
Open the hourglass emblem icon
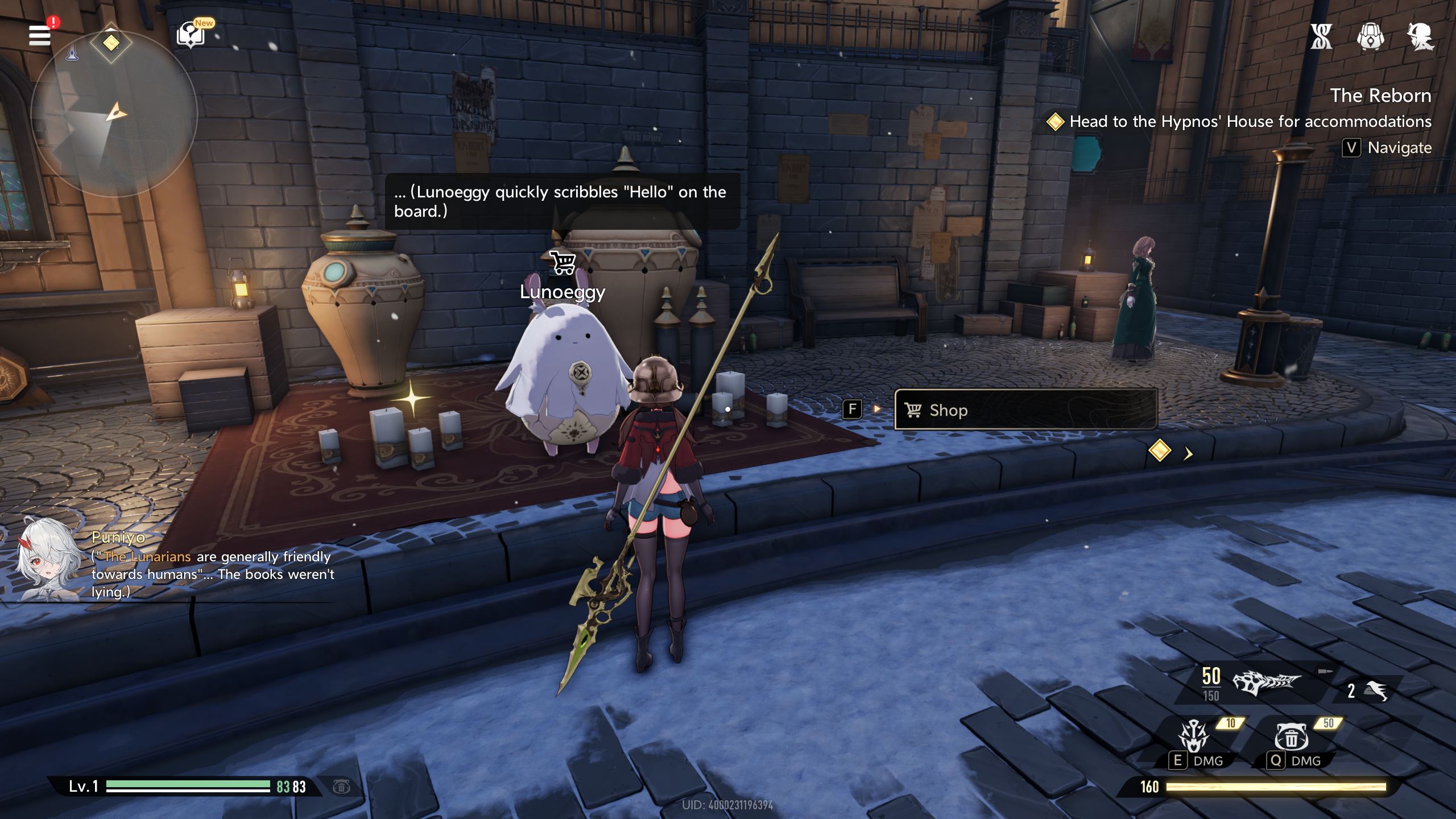coord(1321,37)
